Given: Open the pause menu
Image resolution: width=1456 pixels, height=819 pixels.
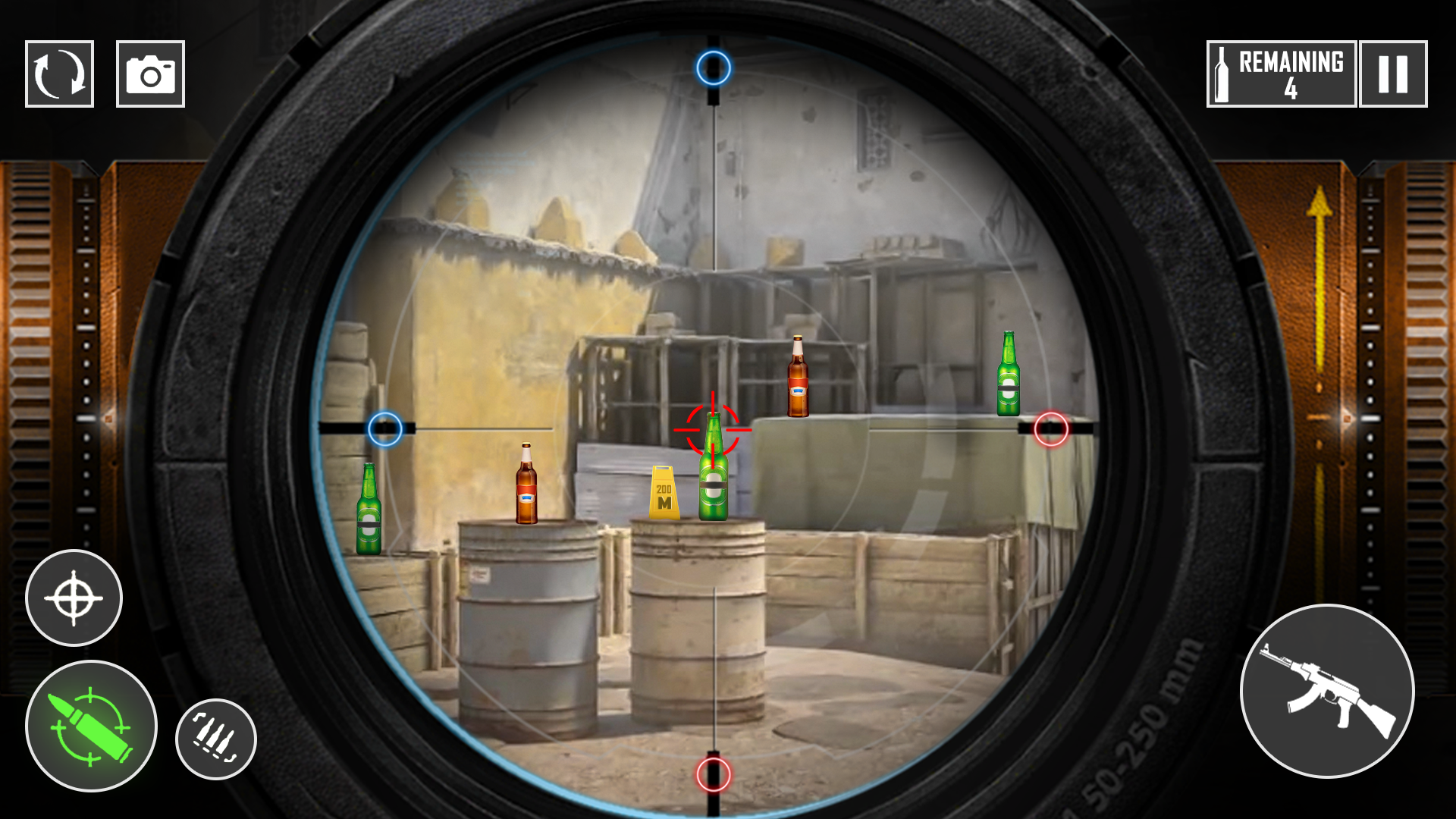Looking at the screenshot, I should (1394, 73).
